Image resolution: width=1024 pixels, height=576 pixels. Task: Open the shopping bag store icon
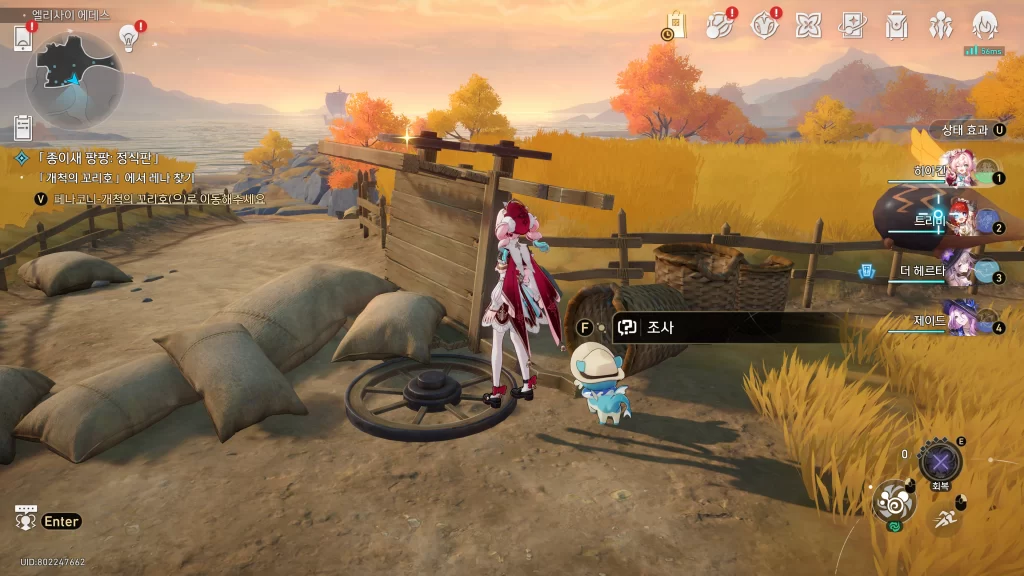[x=676, y=25]
